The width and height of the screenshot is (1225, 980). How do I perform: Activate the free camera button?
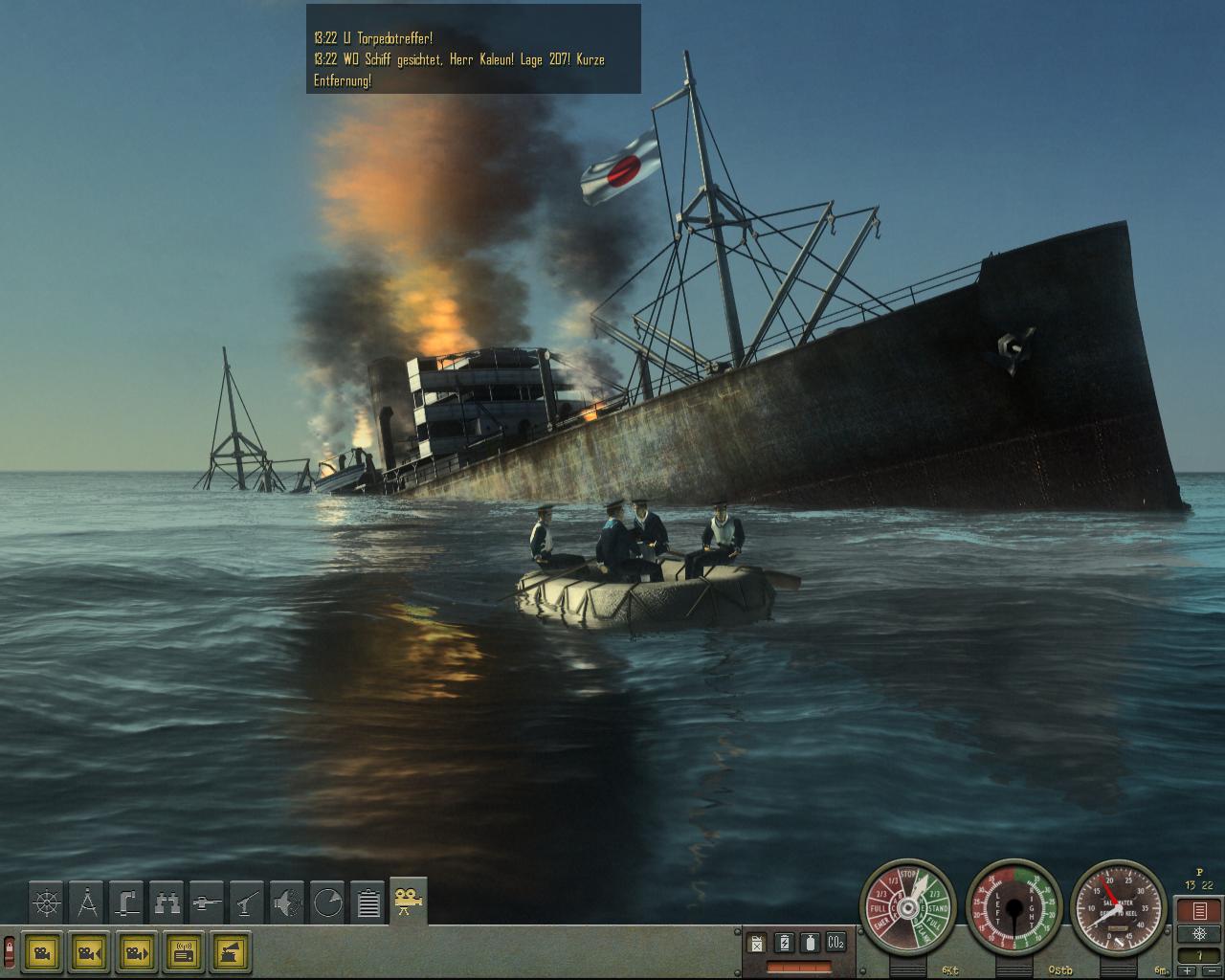43,951
